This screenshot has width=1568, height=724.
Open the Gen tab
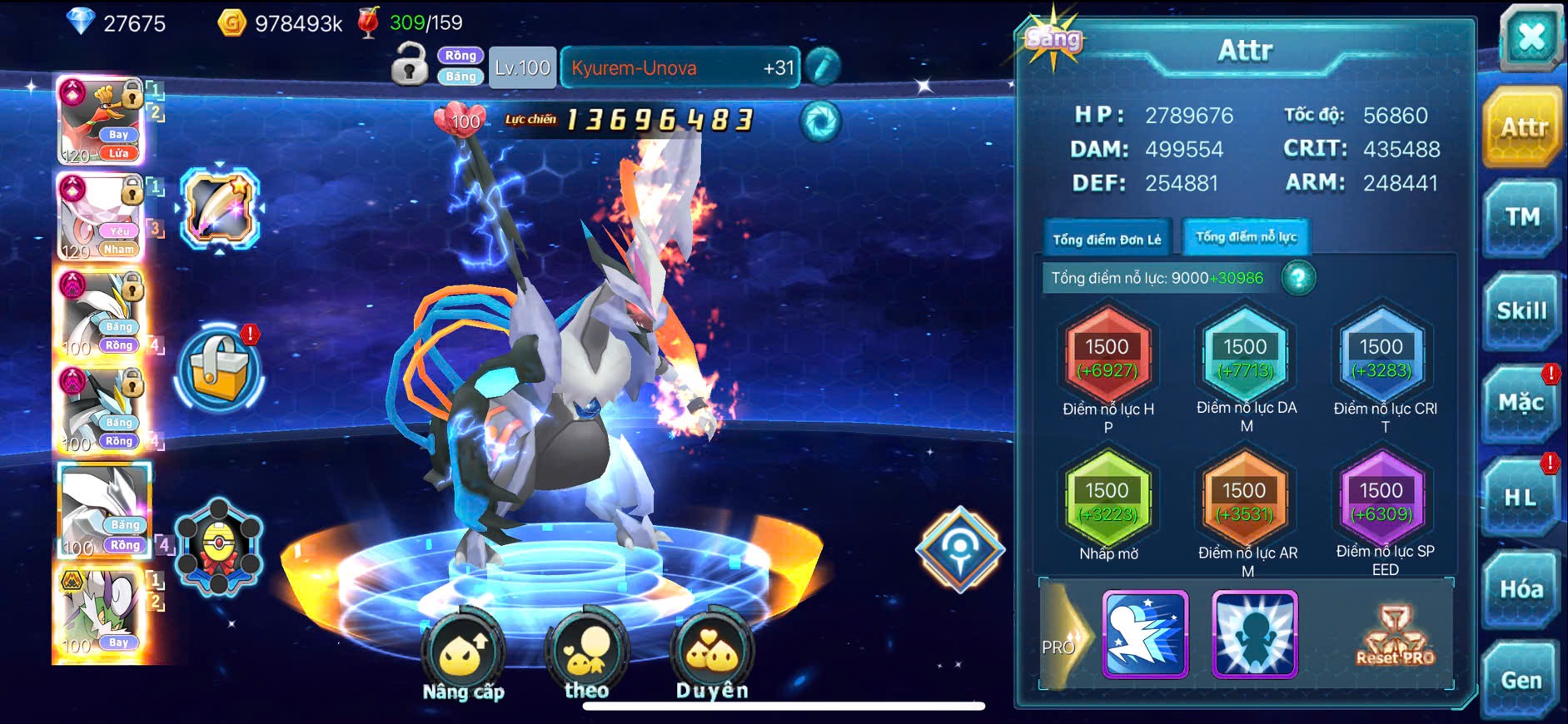pyautogui.click(x=1521, y=680)
